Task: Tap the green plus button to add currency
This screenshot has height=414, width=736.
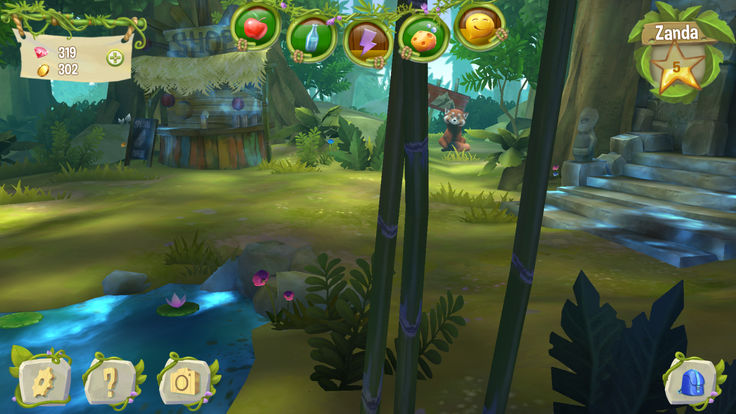Action: (x=116, y=58)
